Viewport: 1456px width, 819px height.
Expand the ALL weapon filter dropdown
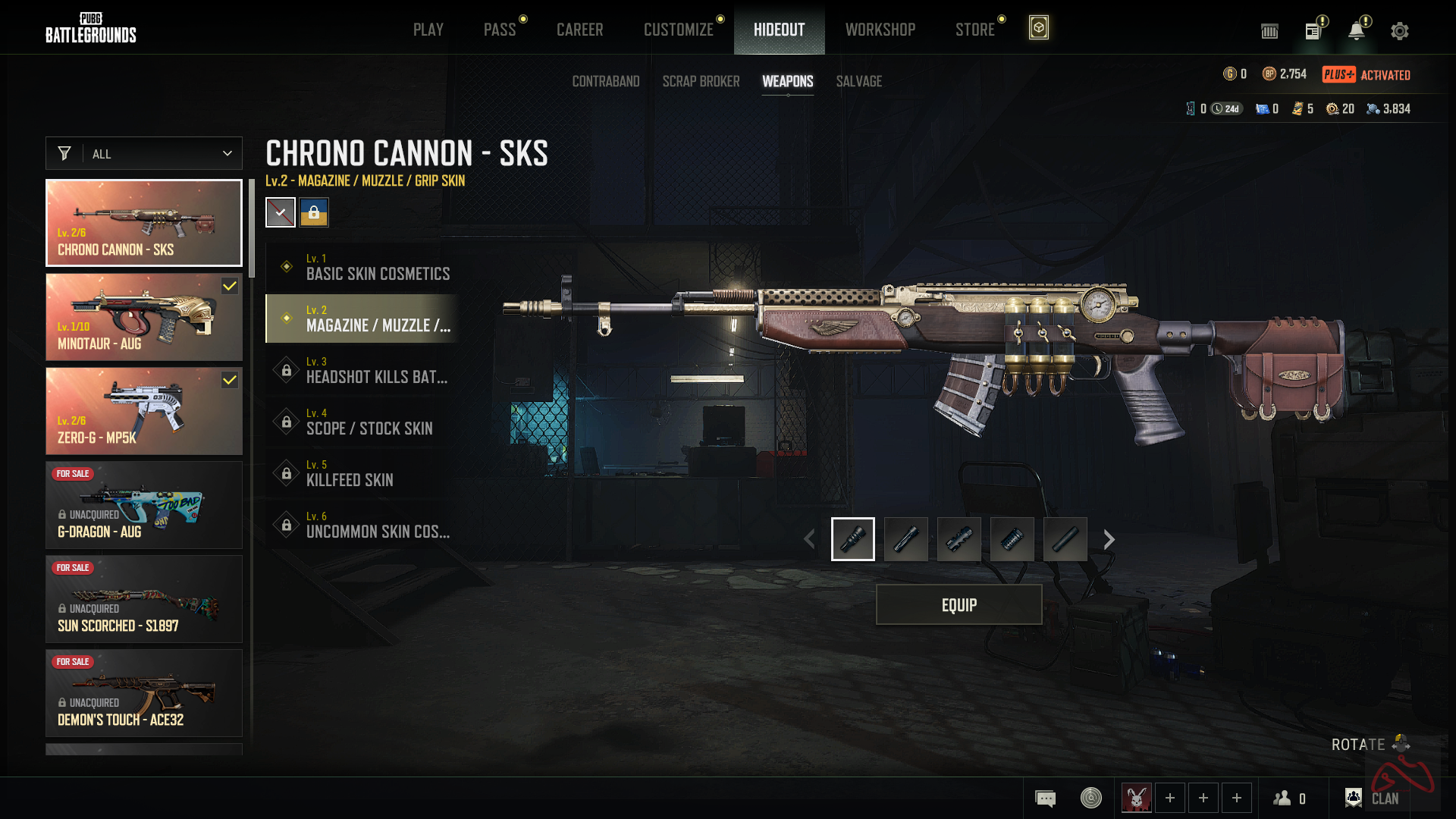(144, 153)
